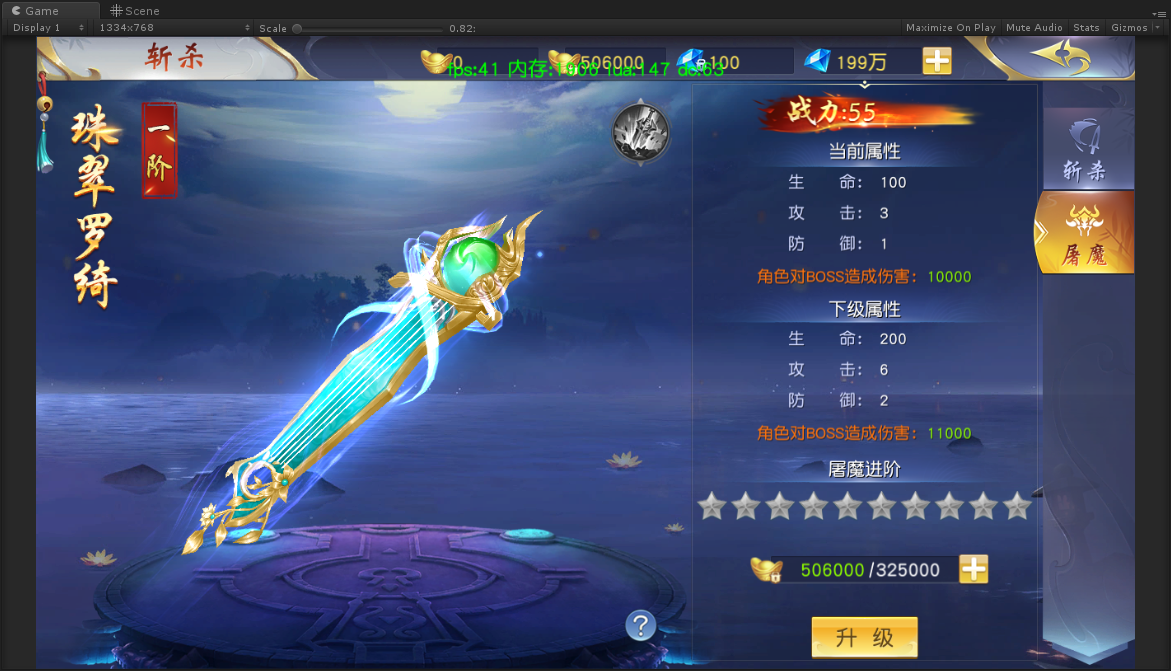Switch to the 斩杀 side tab
Image resolution: width=1171 pixels, height=671 pixels.
tap(1086, 151)
